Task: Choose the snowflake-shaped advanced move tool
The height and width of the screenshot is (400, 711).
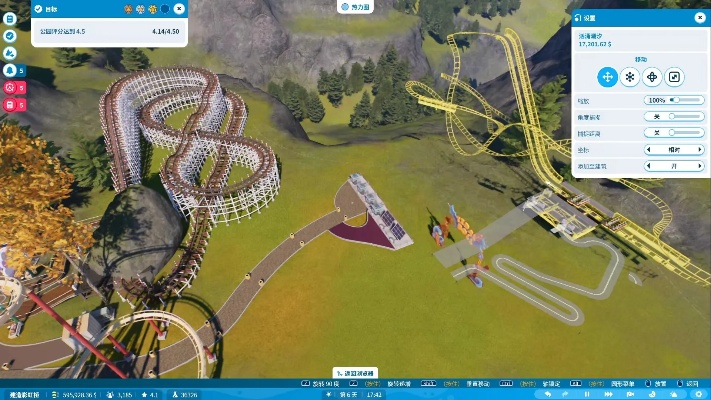Action: click(629, 77)
